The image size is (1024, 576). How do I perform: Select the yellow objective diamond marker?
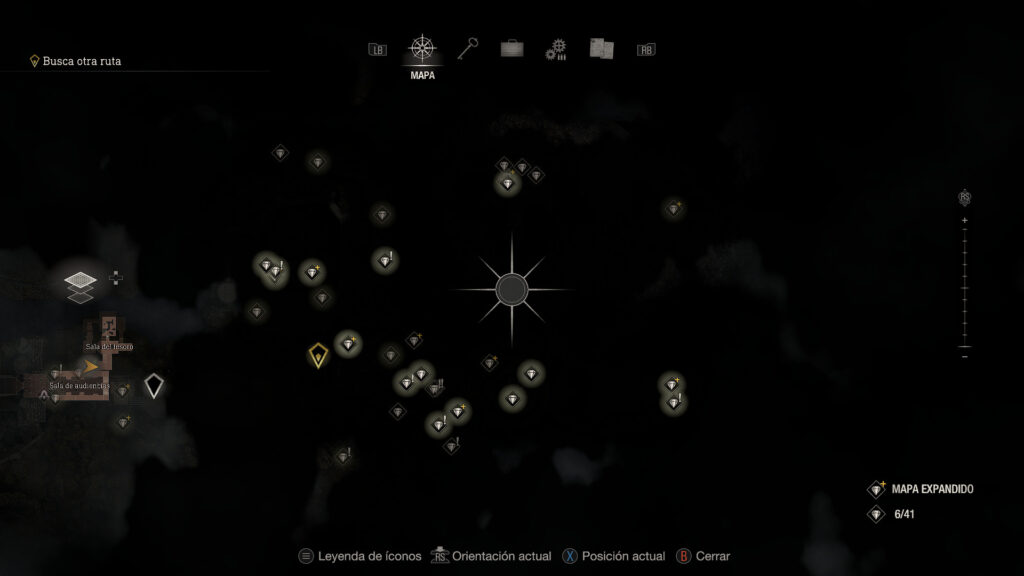point(318,355)
